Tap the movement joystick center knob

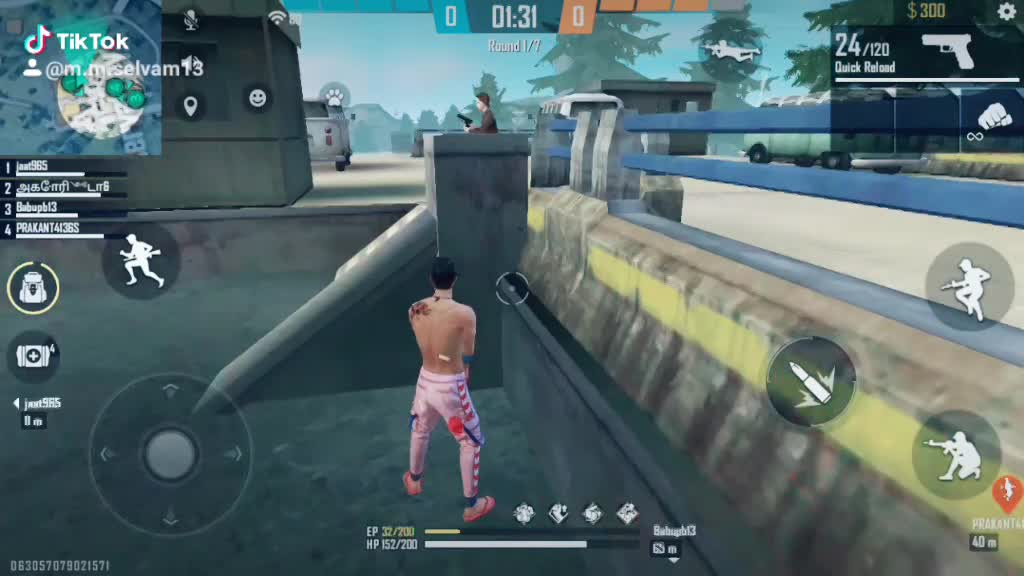tap(170, 454)
